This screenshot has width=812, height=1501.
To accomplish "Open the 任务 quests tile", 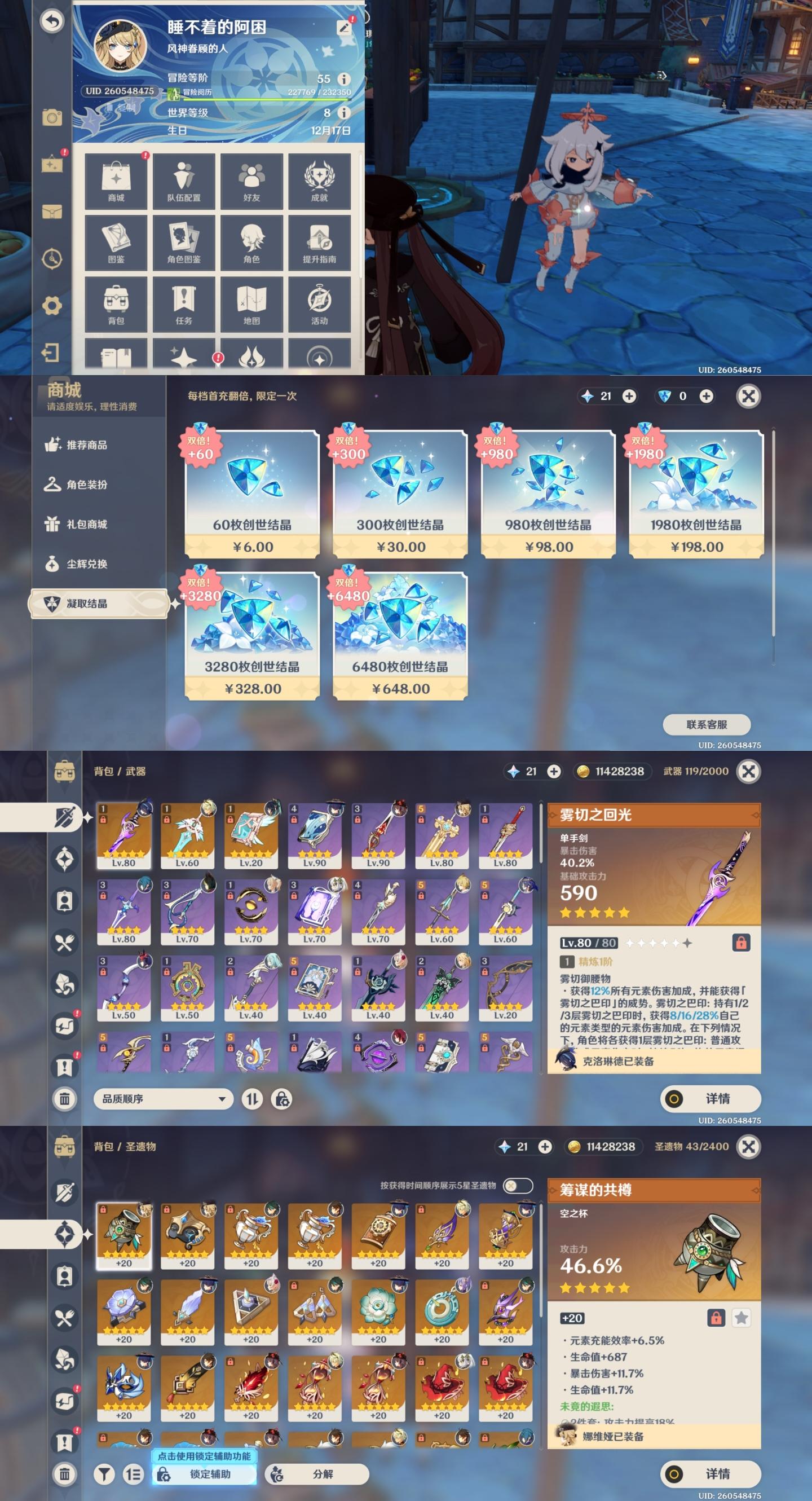I will (x=183, y=304).
